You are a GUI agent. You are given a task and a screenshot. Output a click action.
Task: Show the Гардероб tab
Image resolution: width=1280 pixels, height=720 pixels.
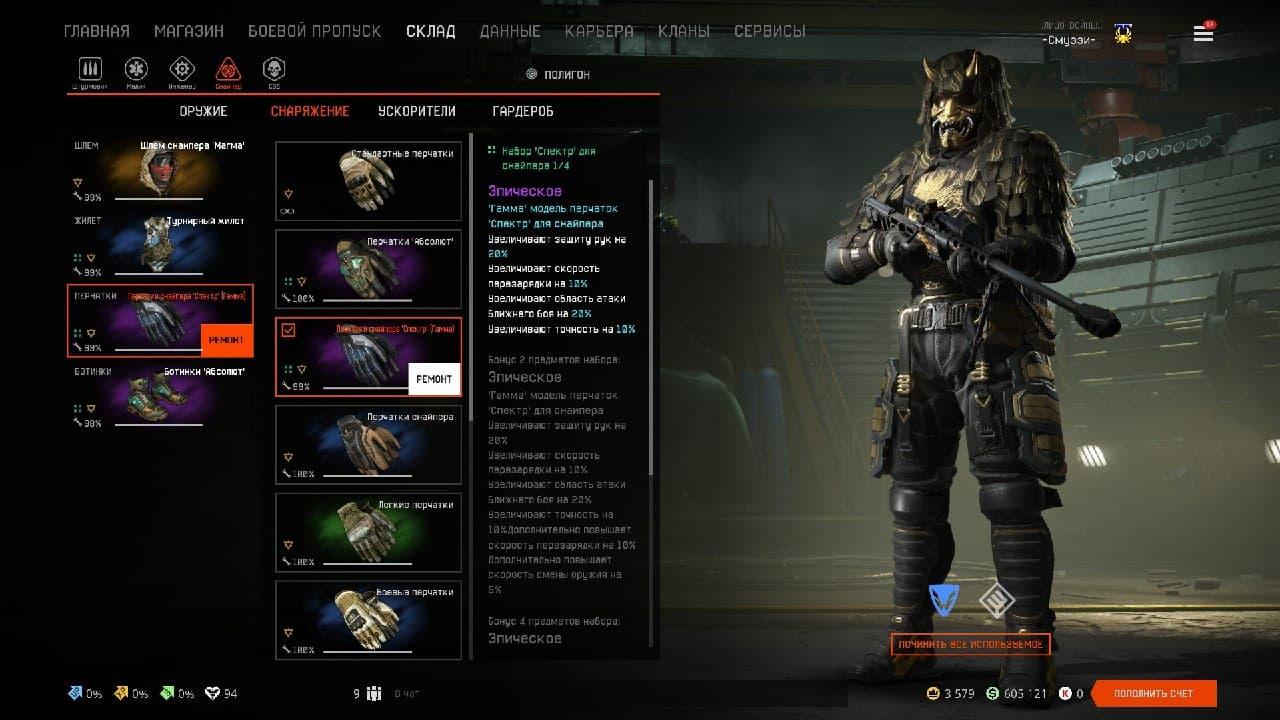[523, 111]
